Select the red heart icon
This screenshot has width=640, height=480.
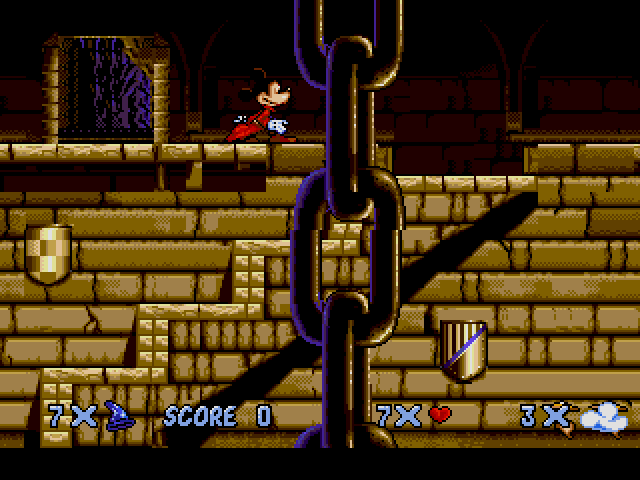[440, 415]
